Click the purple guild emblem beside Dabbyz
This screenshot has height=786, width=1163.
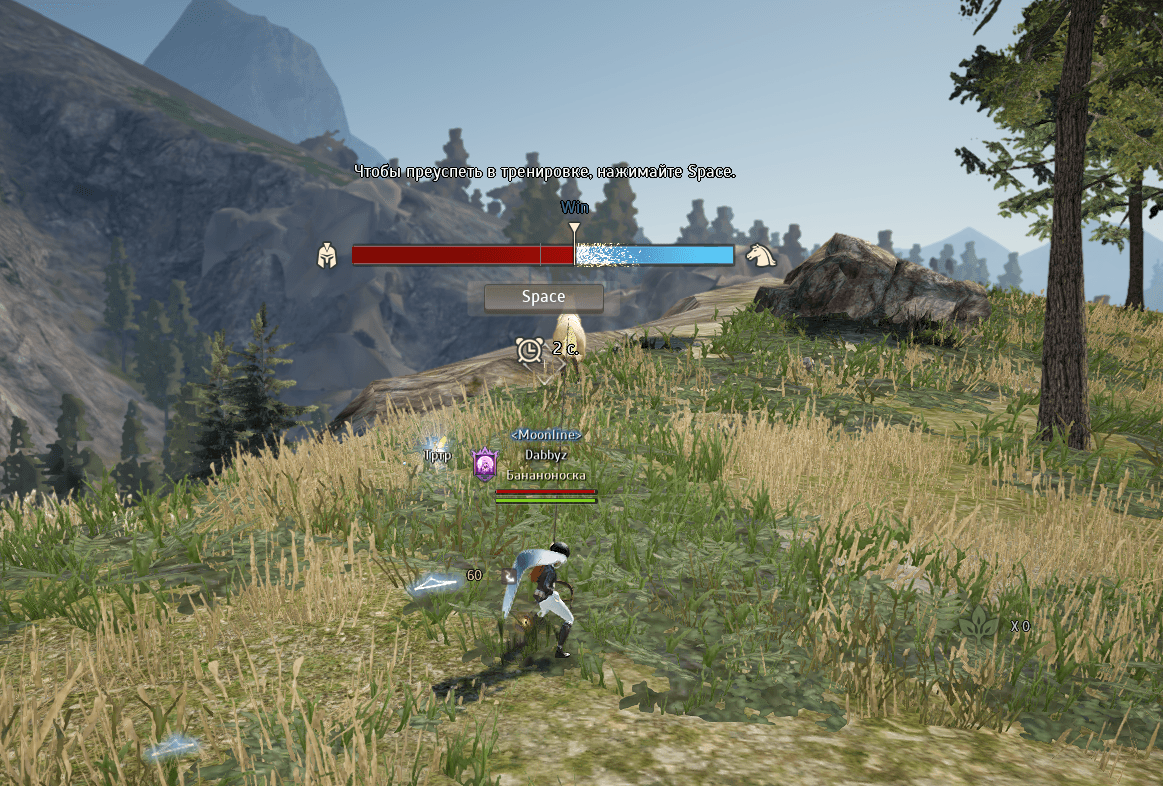tap(485, 463)
